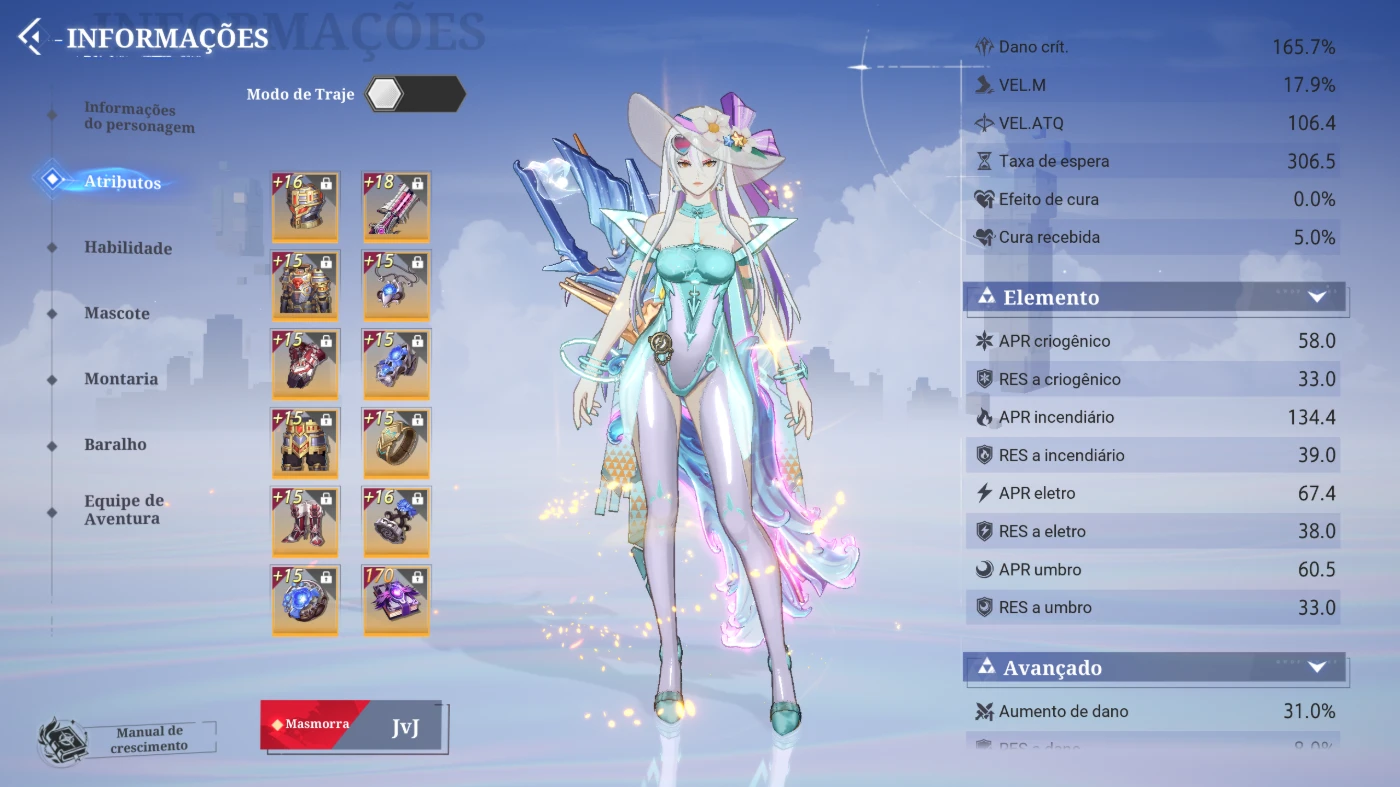
Task: Collapse the Elemento stats section
Action: [1316, 297]
